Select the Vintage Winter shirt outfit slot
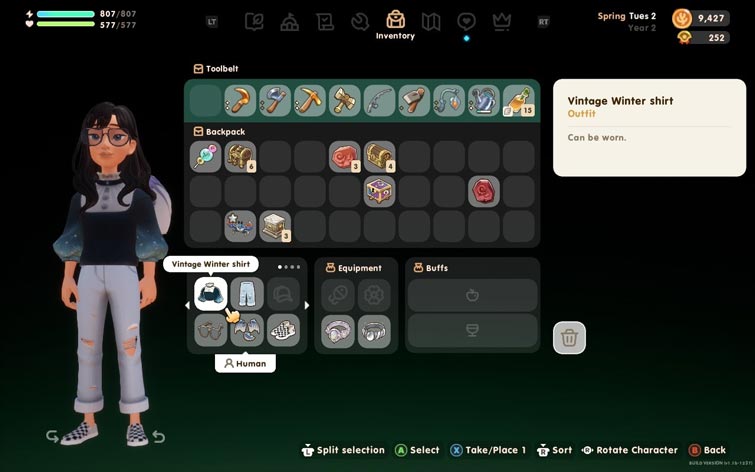This screenshot has height=472, width=755. pyautogui.click(x=210, y=293)
